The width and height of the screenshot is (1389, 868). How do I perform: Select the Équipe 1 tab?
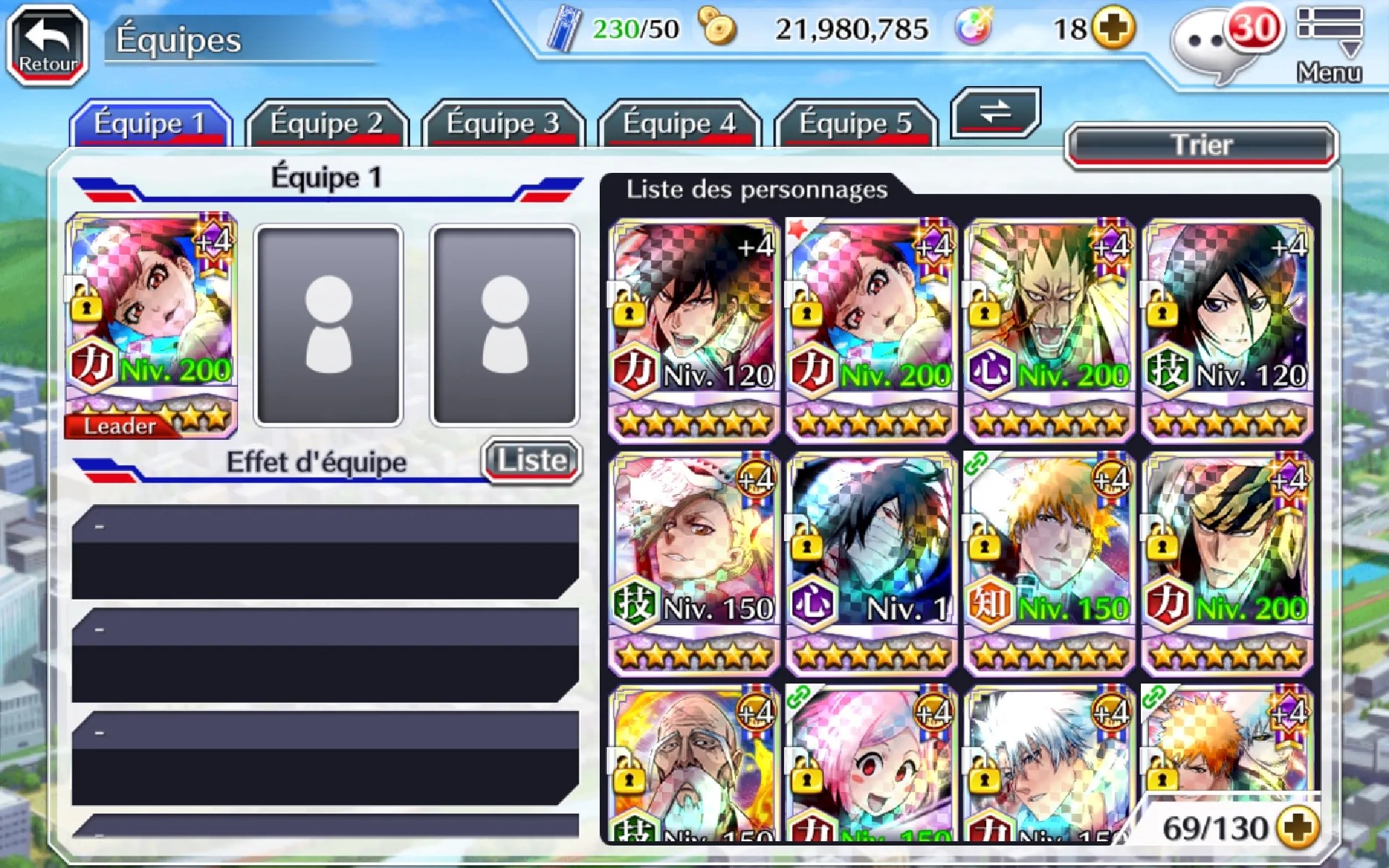(150, 124)
